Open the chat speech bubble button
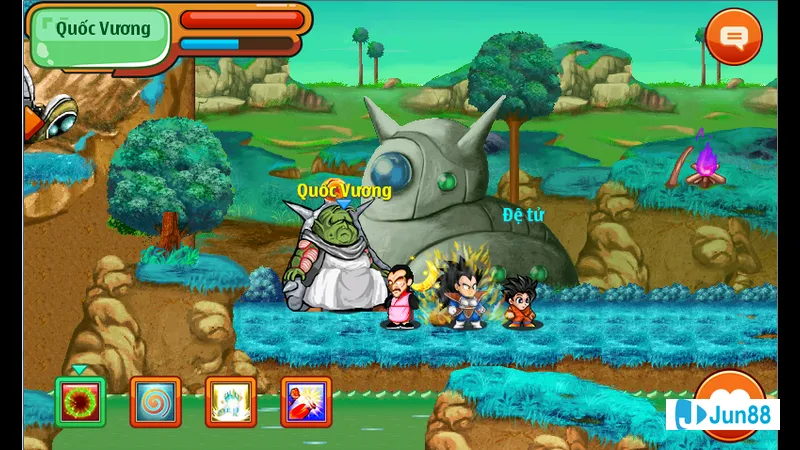Viewport: 800px width, 450px height. [734, 38]
